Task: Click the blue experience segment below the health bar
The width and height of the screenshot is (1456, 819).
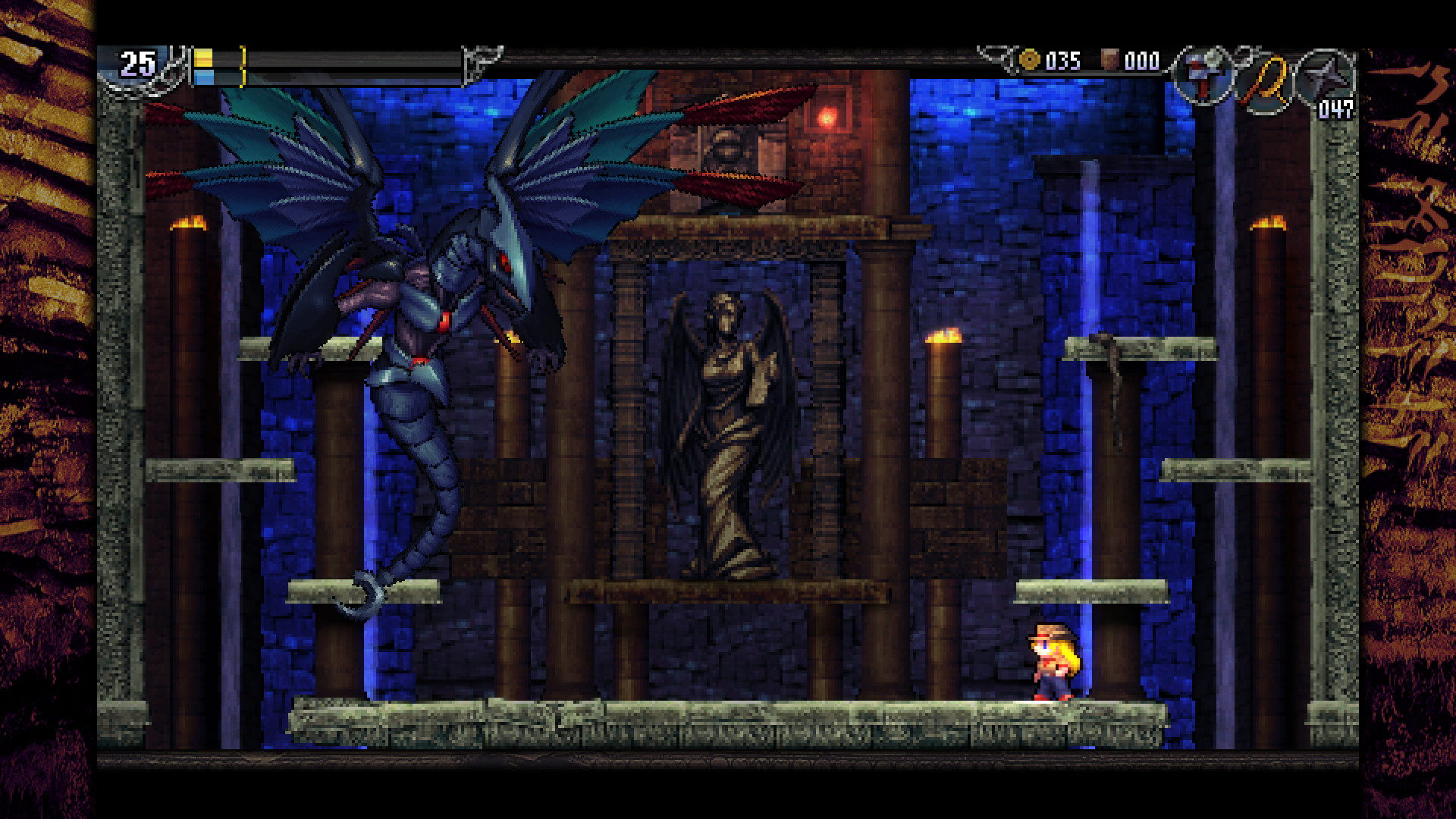Action: 203,76
